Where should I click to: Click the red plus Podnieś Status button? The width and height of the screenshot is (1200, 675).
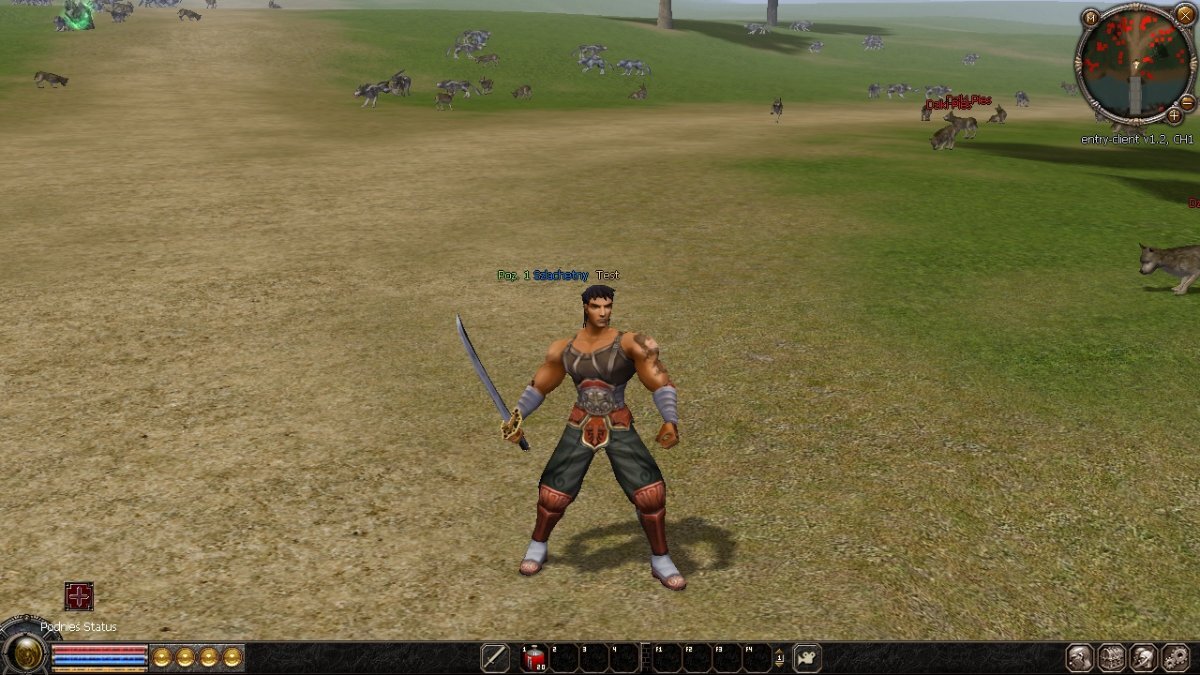pos(79,596)
